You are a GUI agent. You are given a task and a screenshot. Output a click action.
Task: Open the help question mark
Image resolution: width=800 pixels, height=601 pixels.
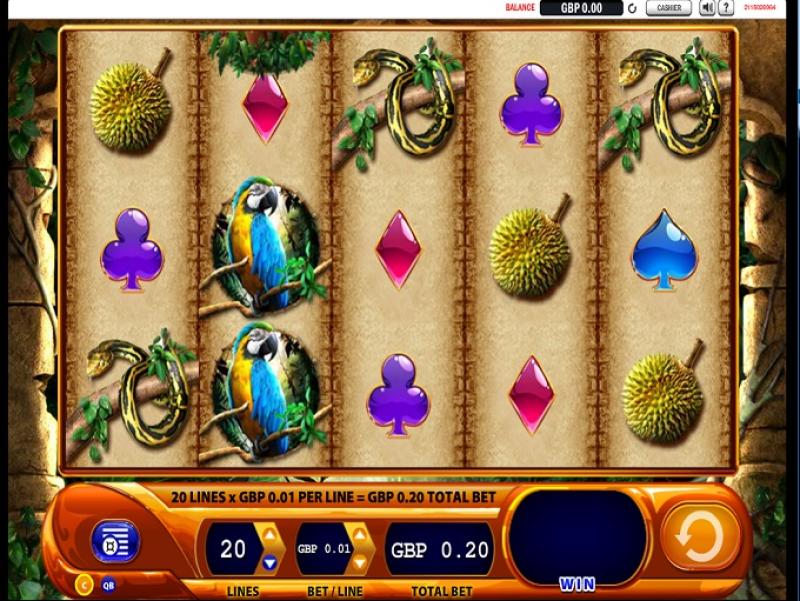[x=726, y=8]
